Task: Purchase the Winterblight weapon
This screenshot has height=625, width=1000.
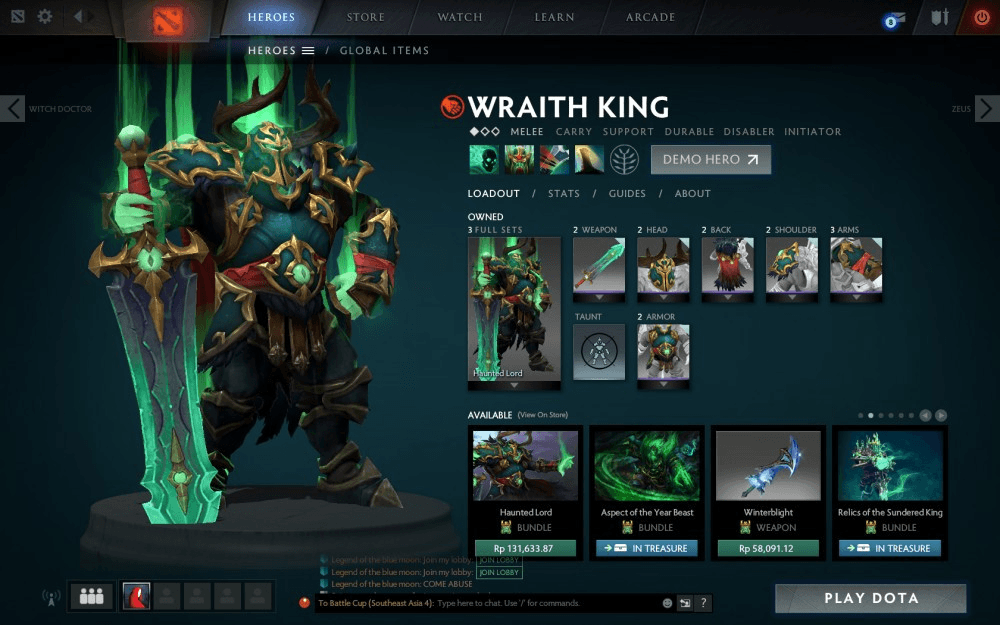Action: [x=768, y=548]
